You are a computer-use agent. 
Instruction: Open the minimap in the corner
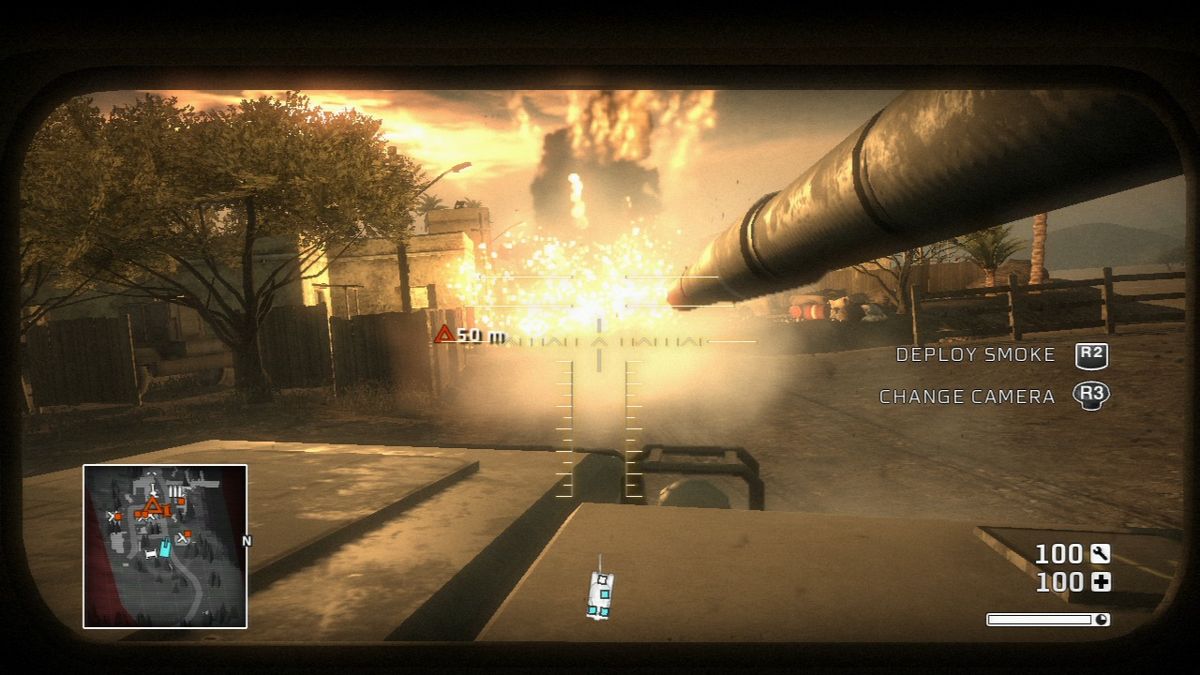(165, 546)
